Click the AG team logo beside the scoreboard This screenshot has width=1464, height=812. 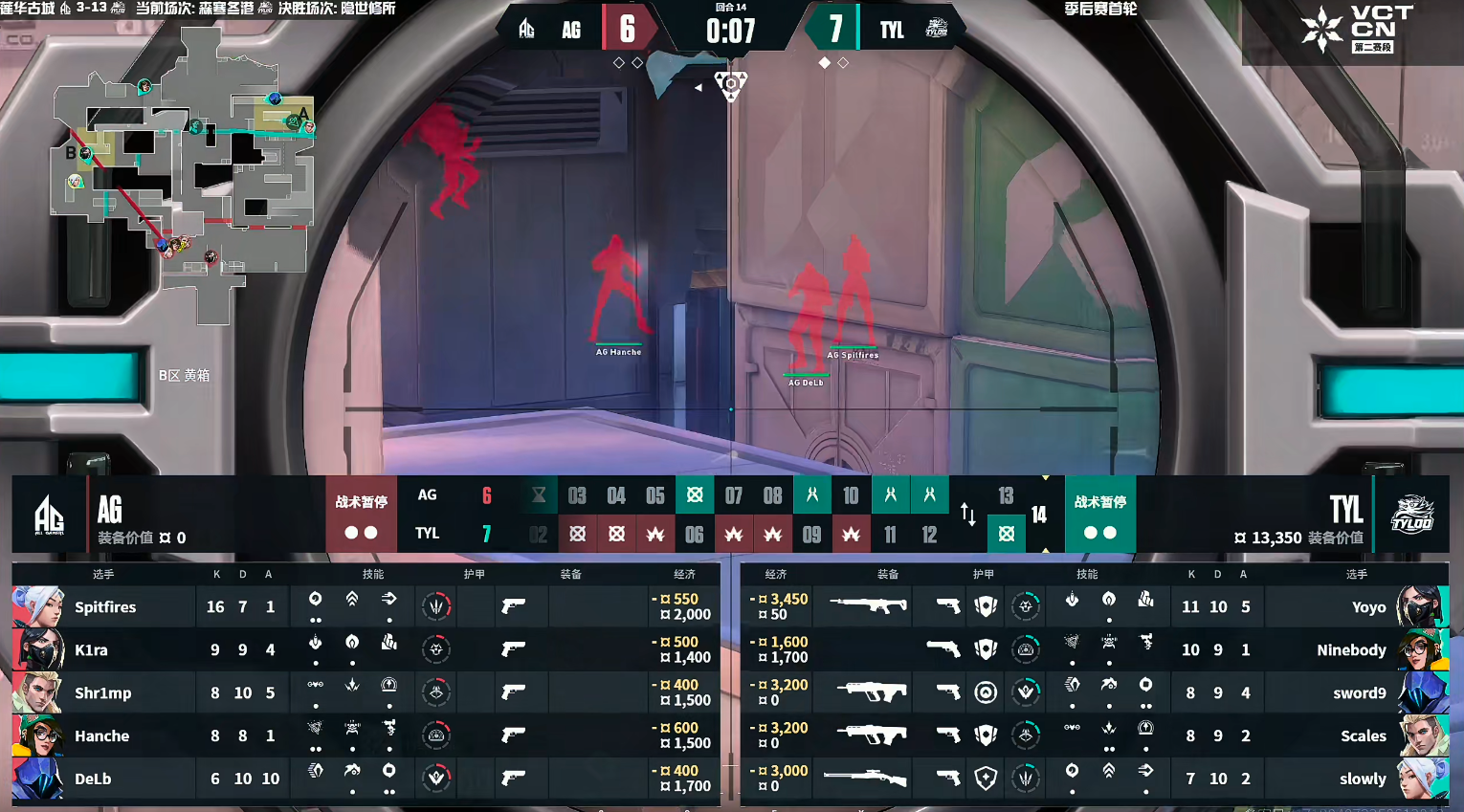[49, 516]
